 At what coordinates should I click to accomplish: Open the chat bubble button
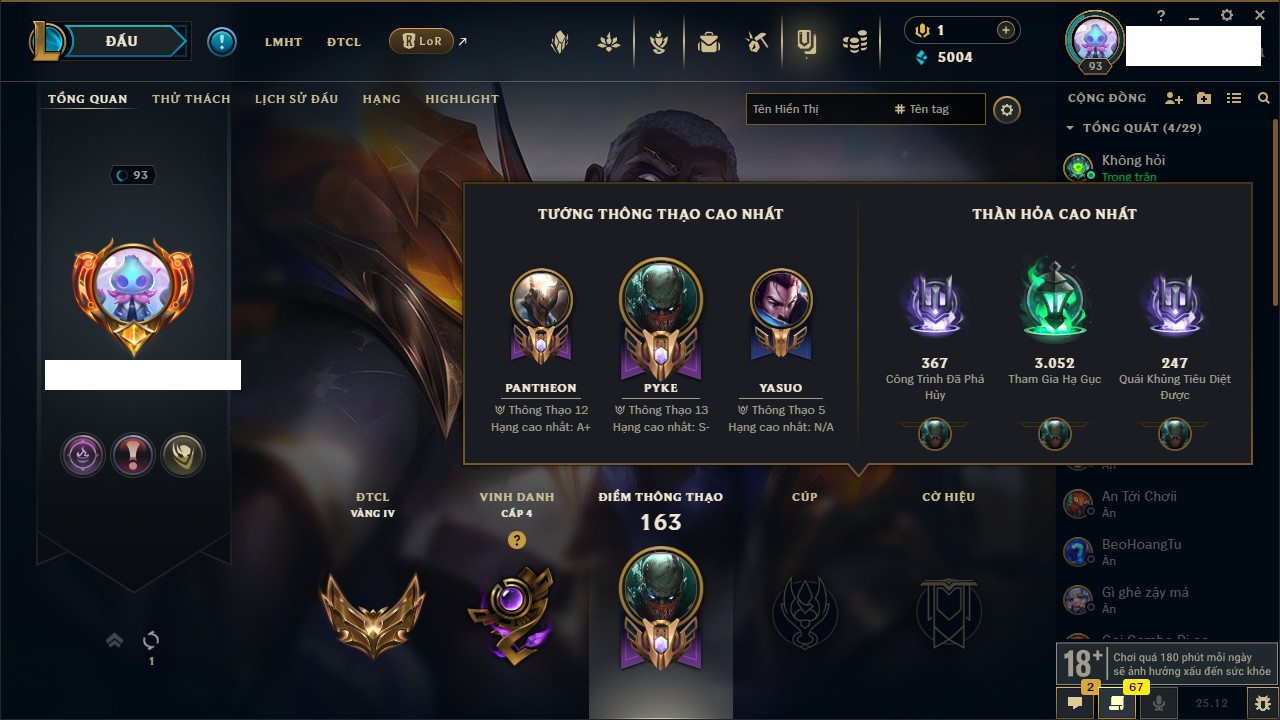click(x=1075, y=703)
